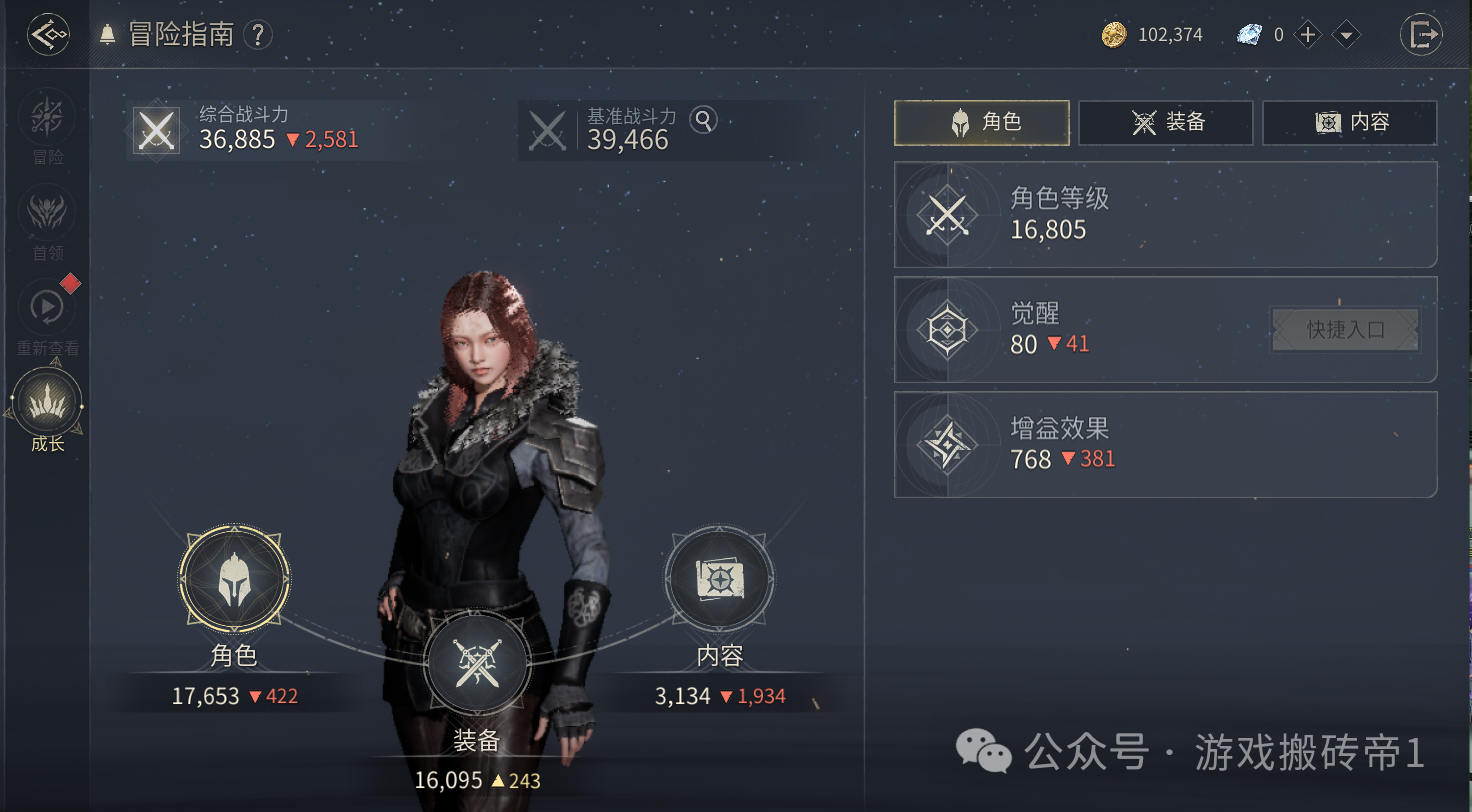Inspect 基准战斗力 with the magnifier icon
Image resolution: width=1472 pixels, height=812 pixels.
pos(704,121)
